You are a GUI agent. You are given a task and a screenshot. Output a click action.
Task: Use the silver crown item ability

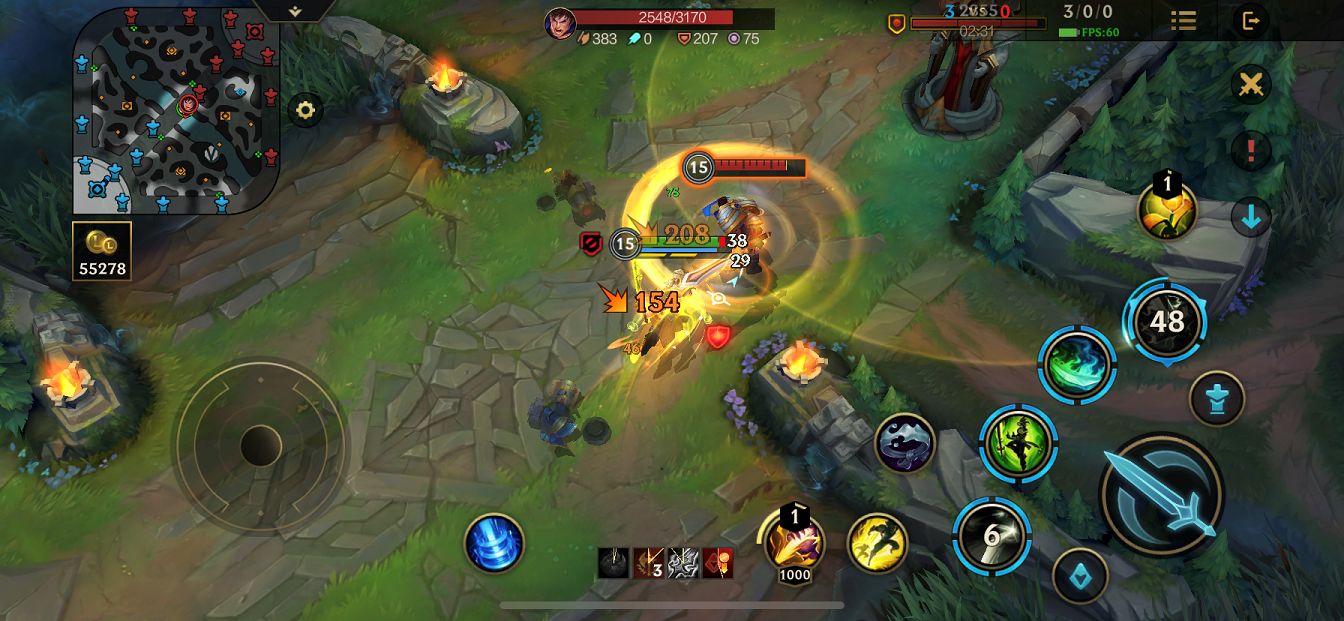[x=904, y=443]
